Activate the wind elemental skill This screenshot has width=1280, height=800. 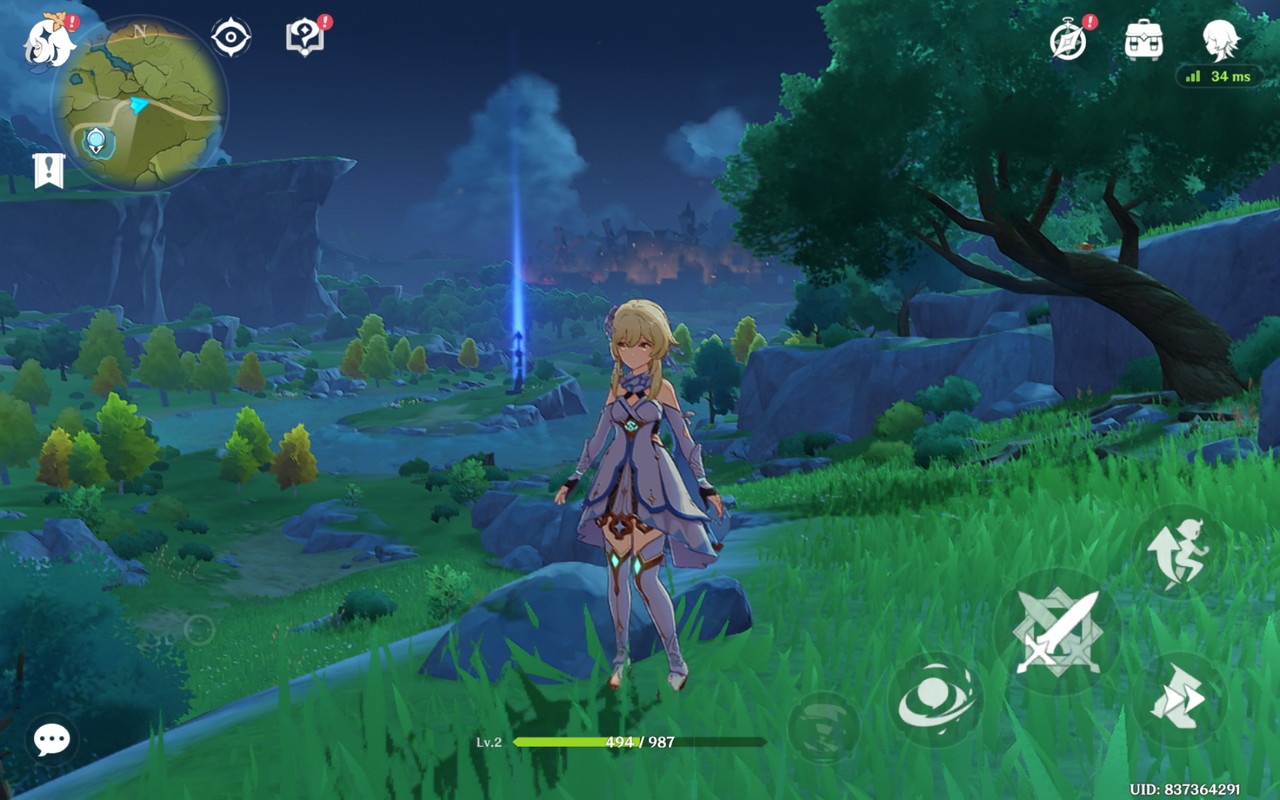tap(935, 700)
